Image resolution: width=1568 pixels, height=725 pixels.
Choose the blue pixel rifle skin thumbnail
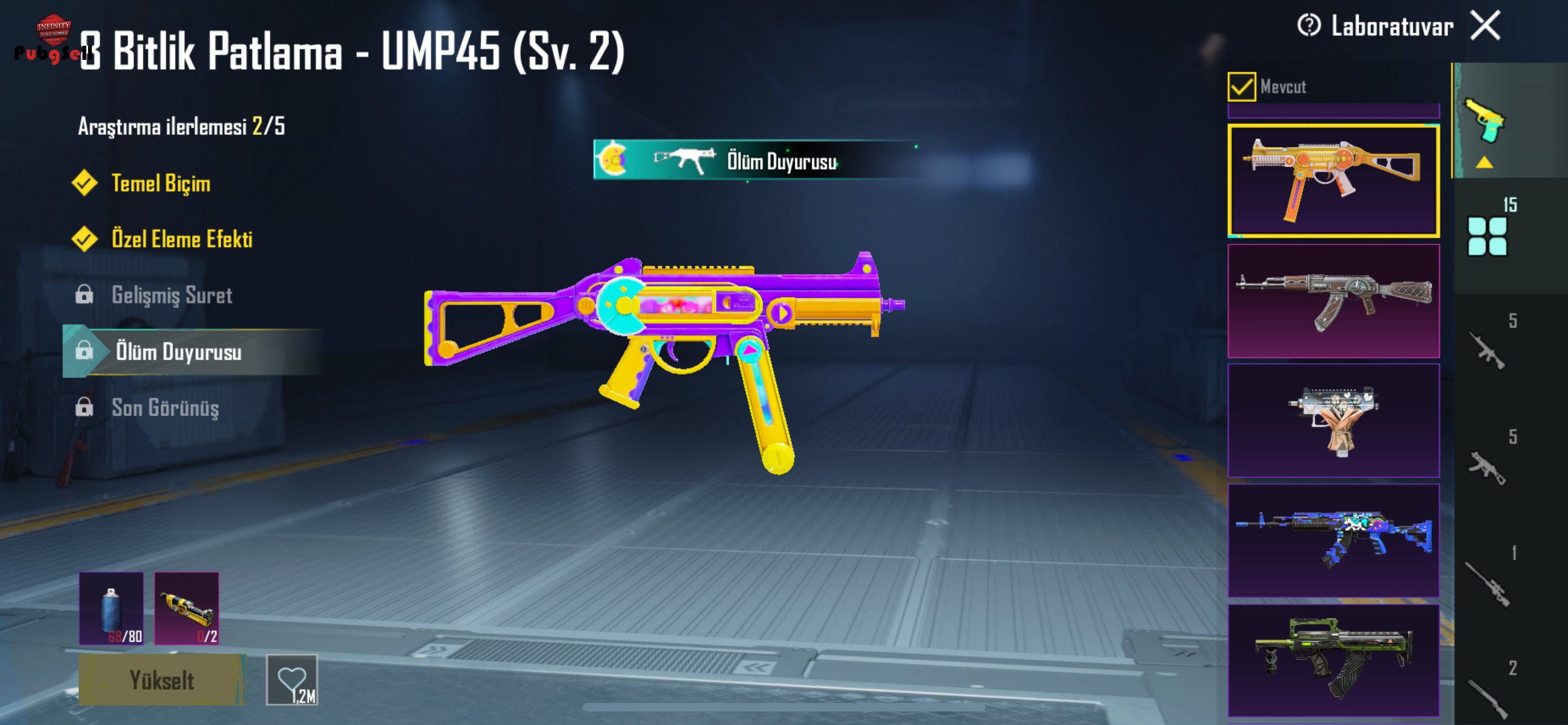tap(1333, 540)
